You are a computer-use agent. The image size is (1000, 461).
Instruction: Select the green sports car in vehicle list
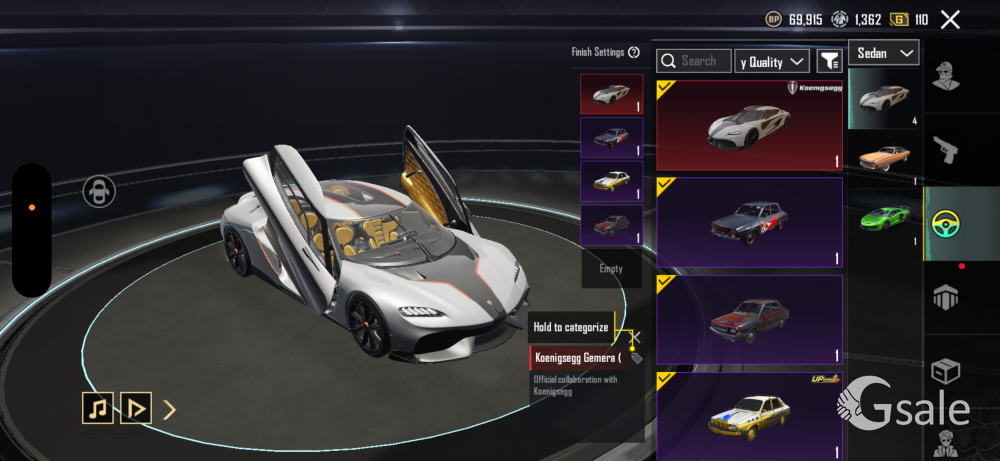[x=885, y=215]
